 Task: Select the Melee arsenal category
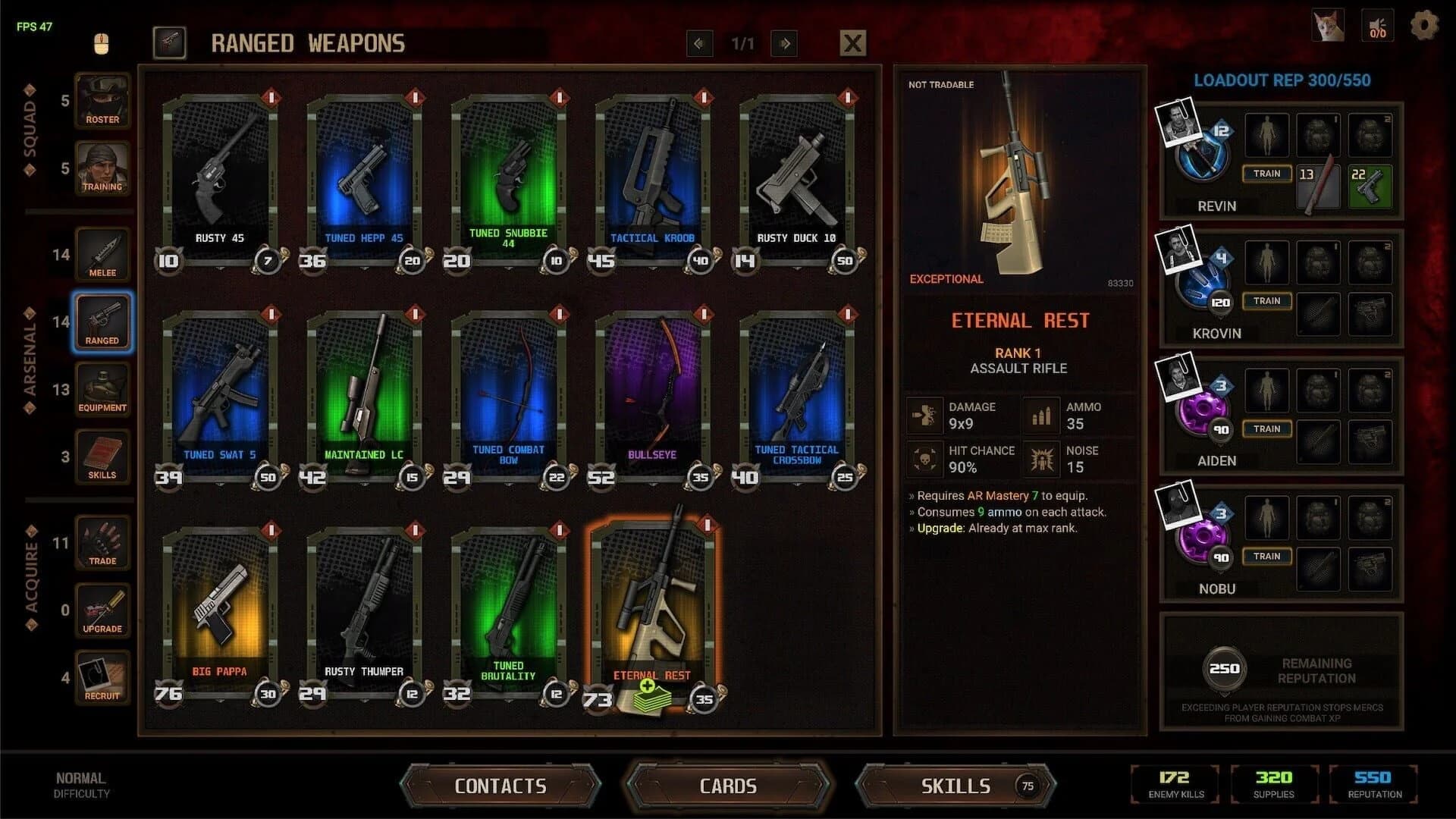(x=102, y=254)
